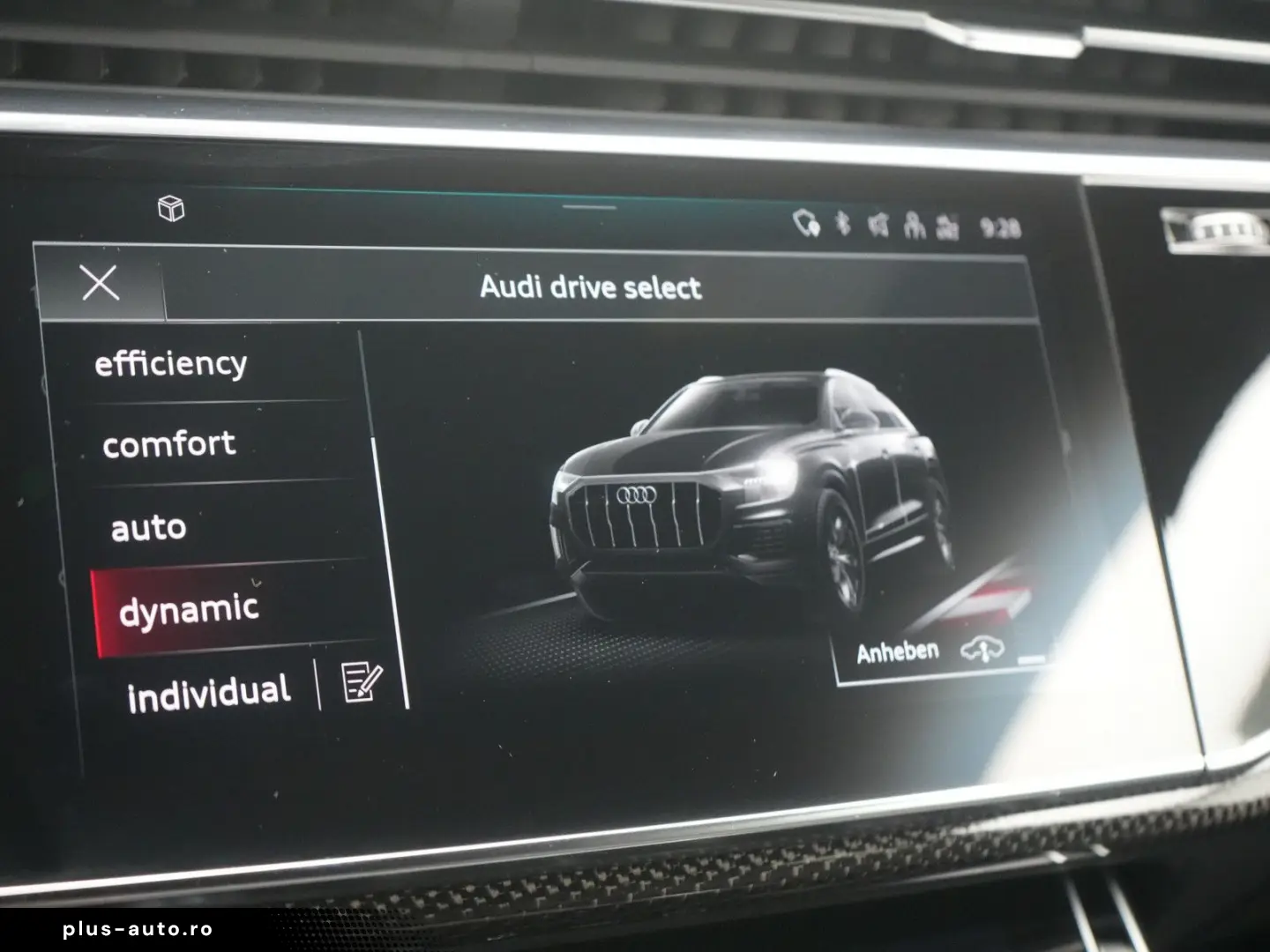Open the Audi drive select title bar

click(x=589, y=286)
